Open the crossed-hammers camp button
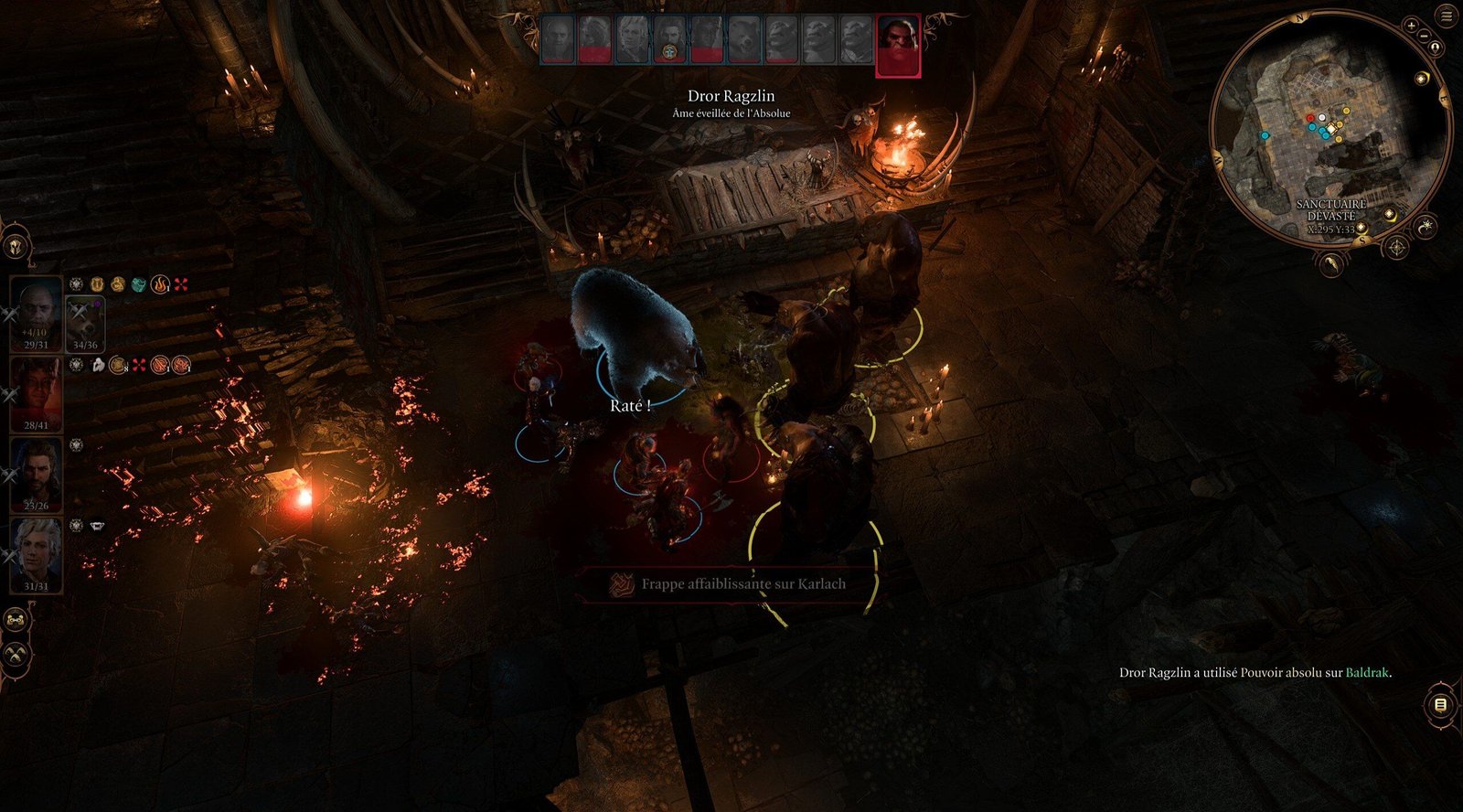 [x=16, y=655]
